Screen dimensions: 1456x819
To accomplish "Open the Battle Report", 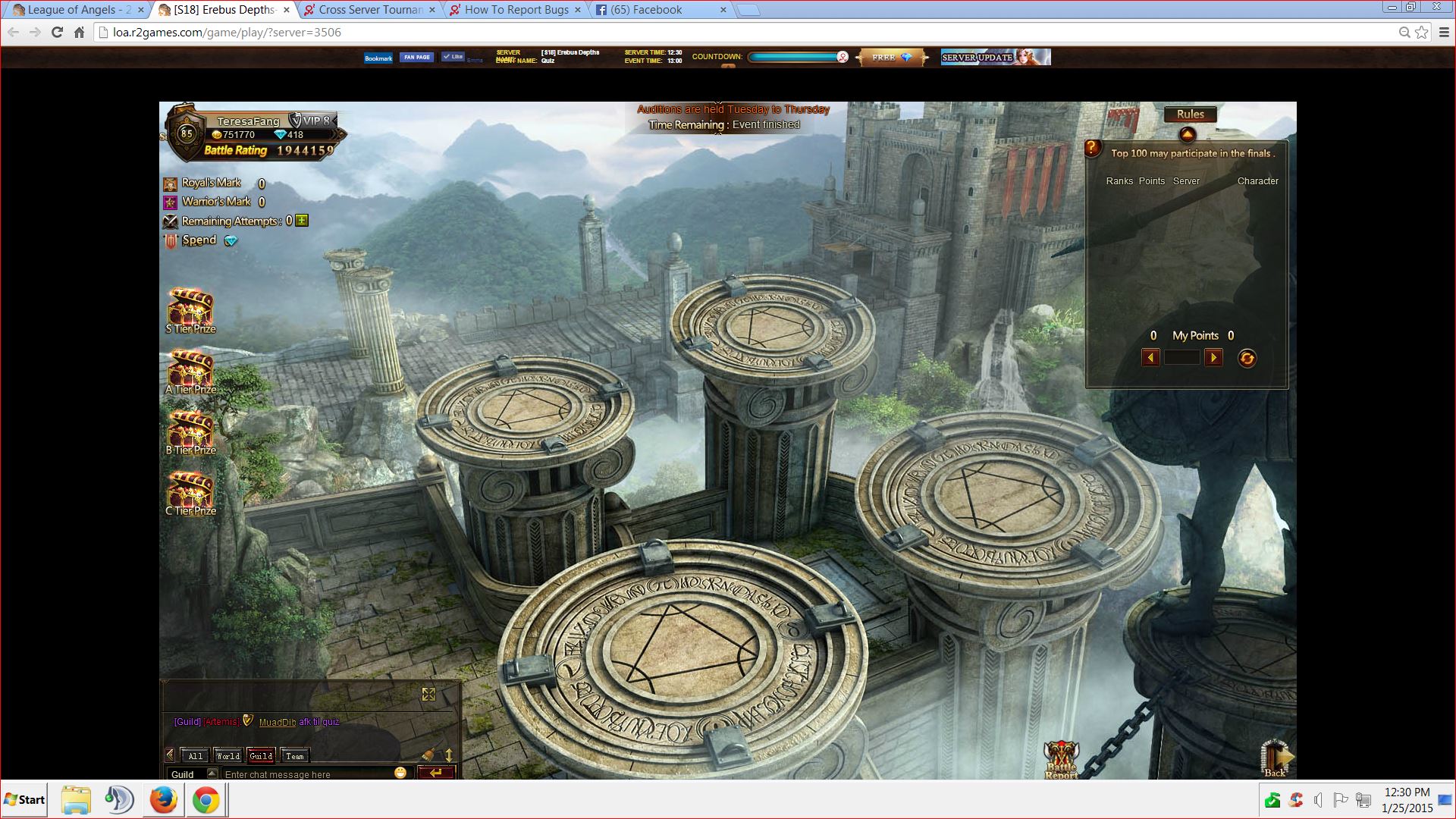I will coord(1061,758).
